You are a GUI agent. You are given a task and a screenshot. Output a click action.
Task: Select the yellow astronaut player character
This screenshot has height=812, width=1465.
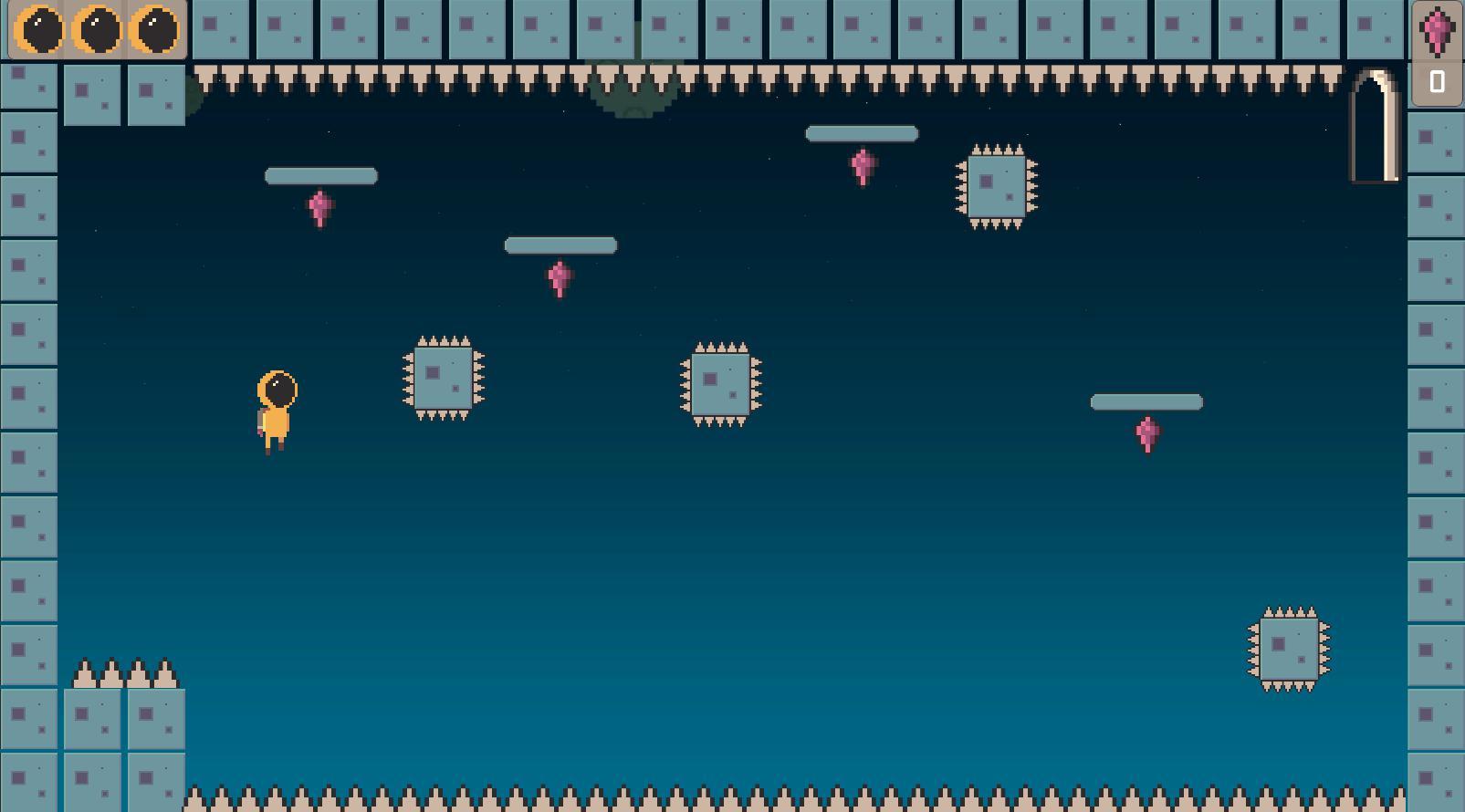point(274,411)
